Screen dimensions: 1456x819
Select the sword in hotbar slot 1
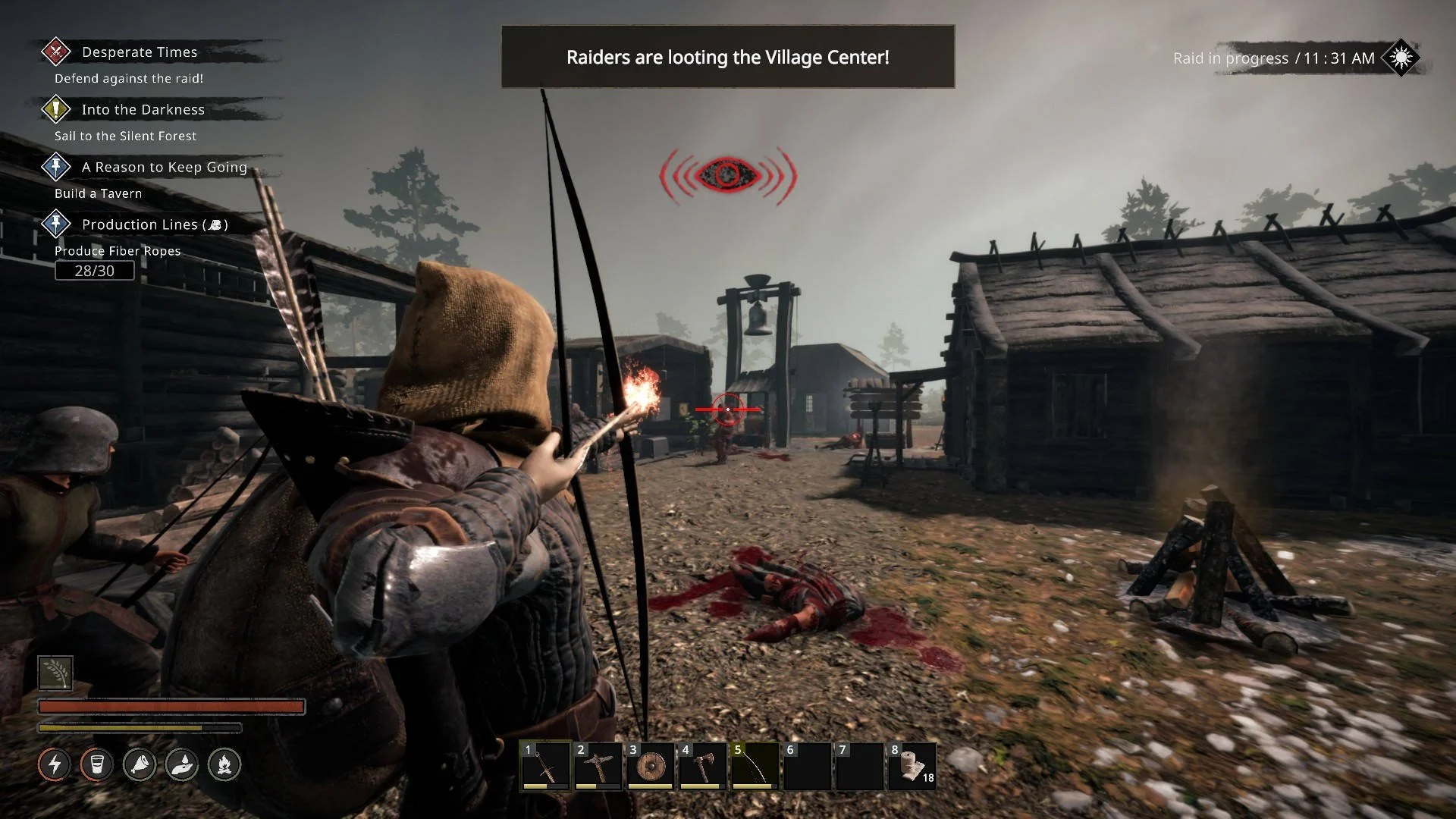545,766
